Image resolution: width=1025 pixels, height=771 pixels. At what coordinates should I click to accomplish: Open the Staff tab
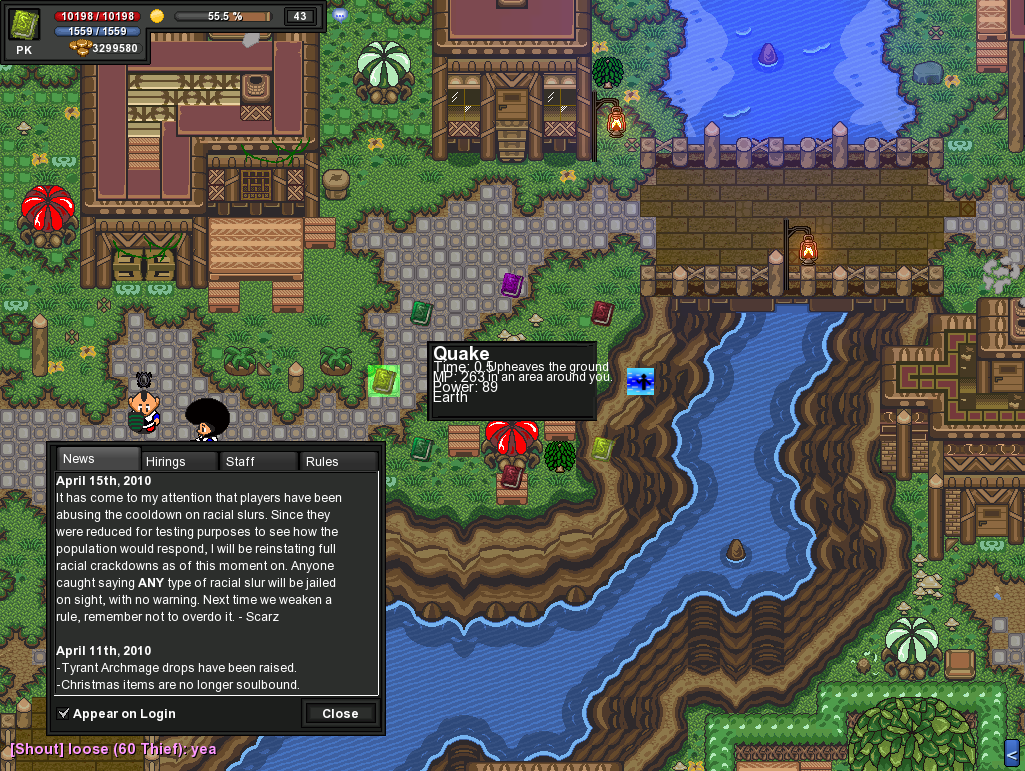(x=258, y=461)
